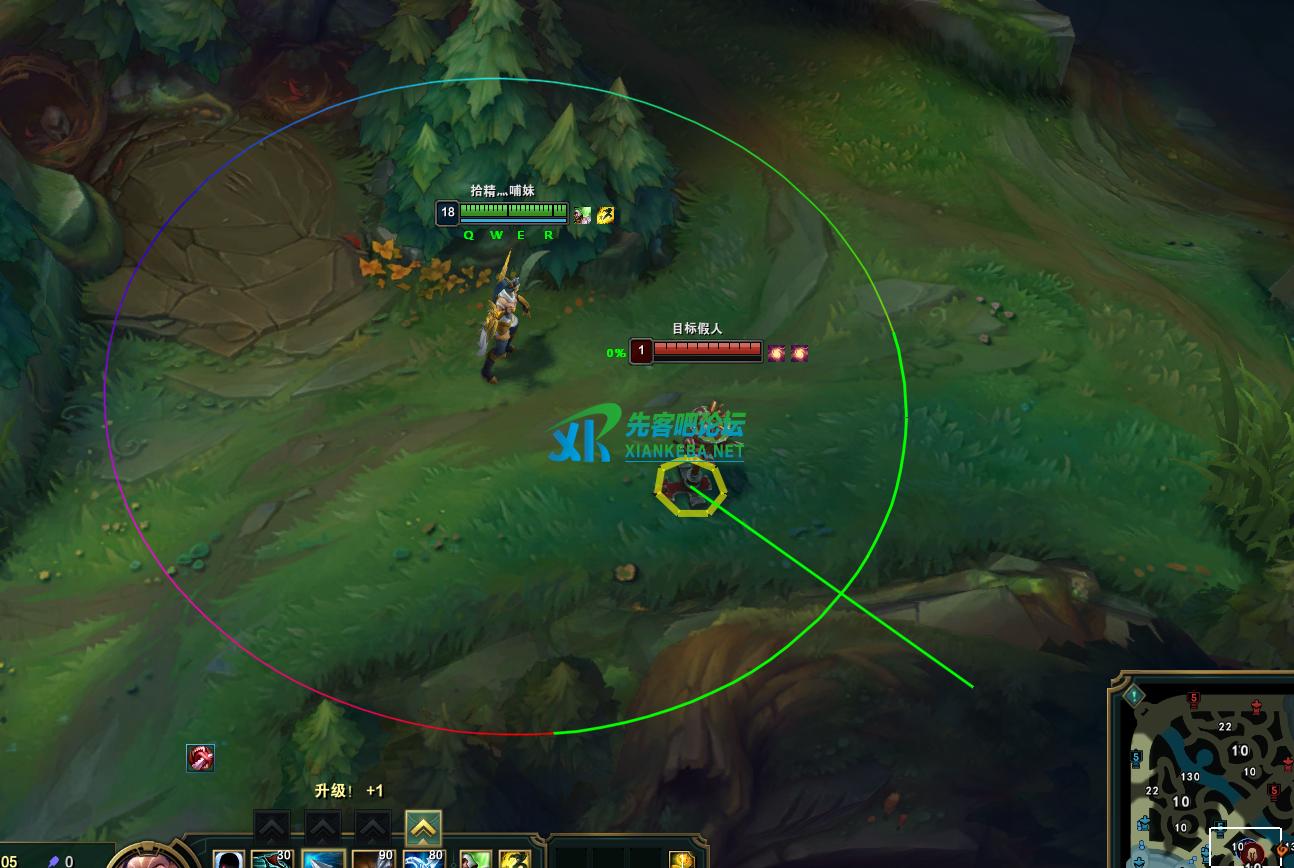Click the purple debuff icon next to 目标假人's health bar
The width and height of the screenshot is (1294, 868).
click(x=777, y=351)
